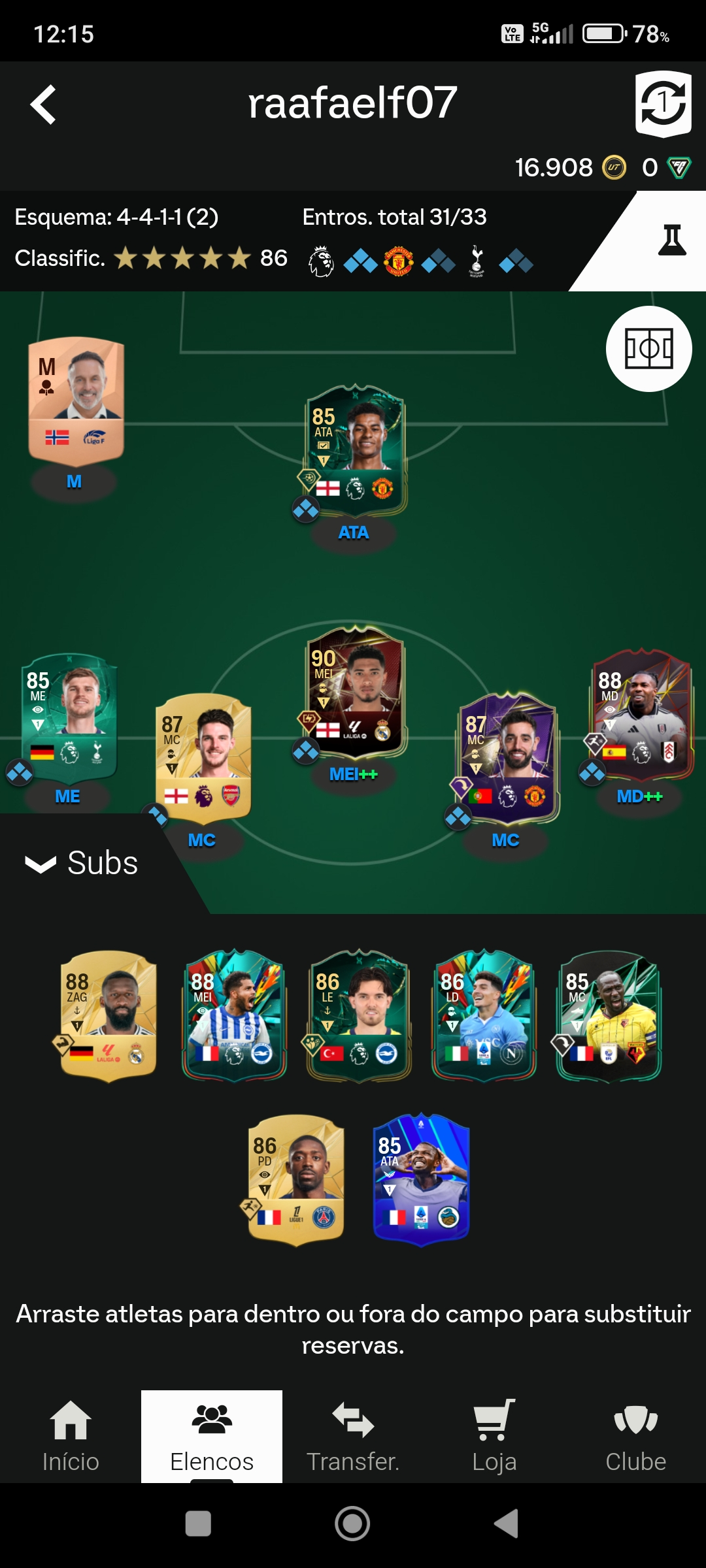Go to the Início tab

pyautogui.click(x=71, y=1436)
